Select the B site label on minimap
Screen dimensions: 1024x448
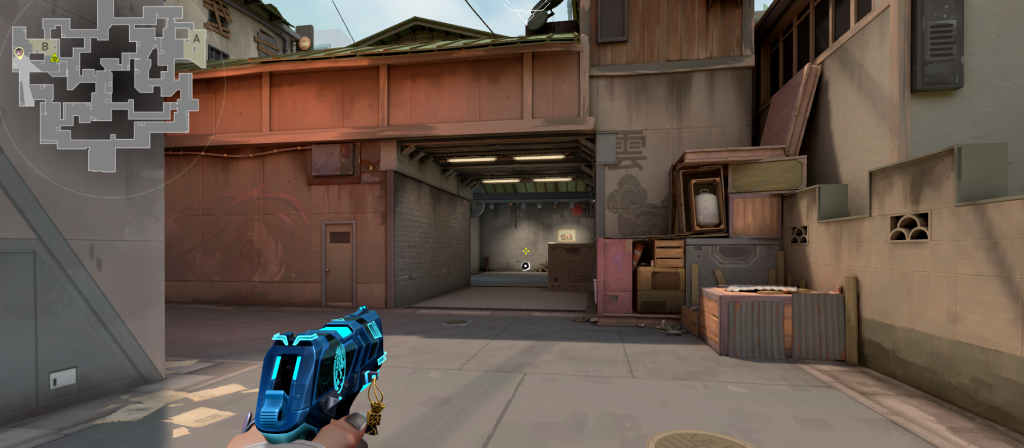(x=45, y=46)
